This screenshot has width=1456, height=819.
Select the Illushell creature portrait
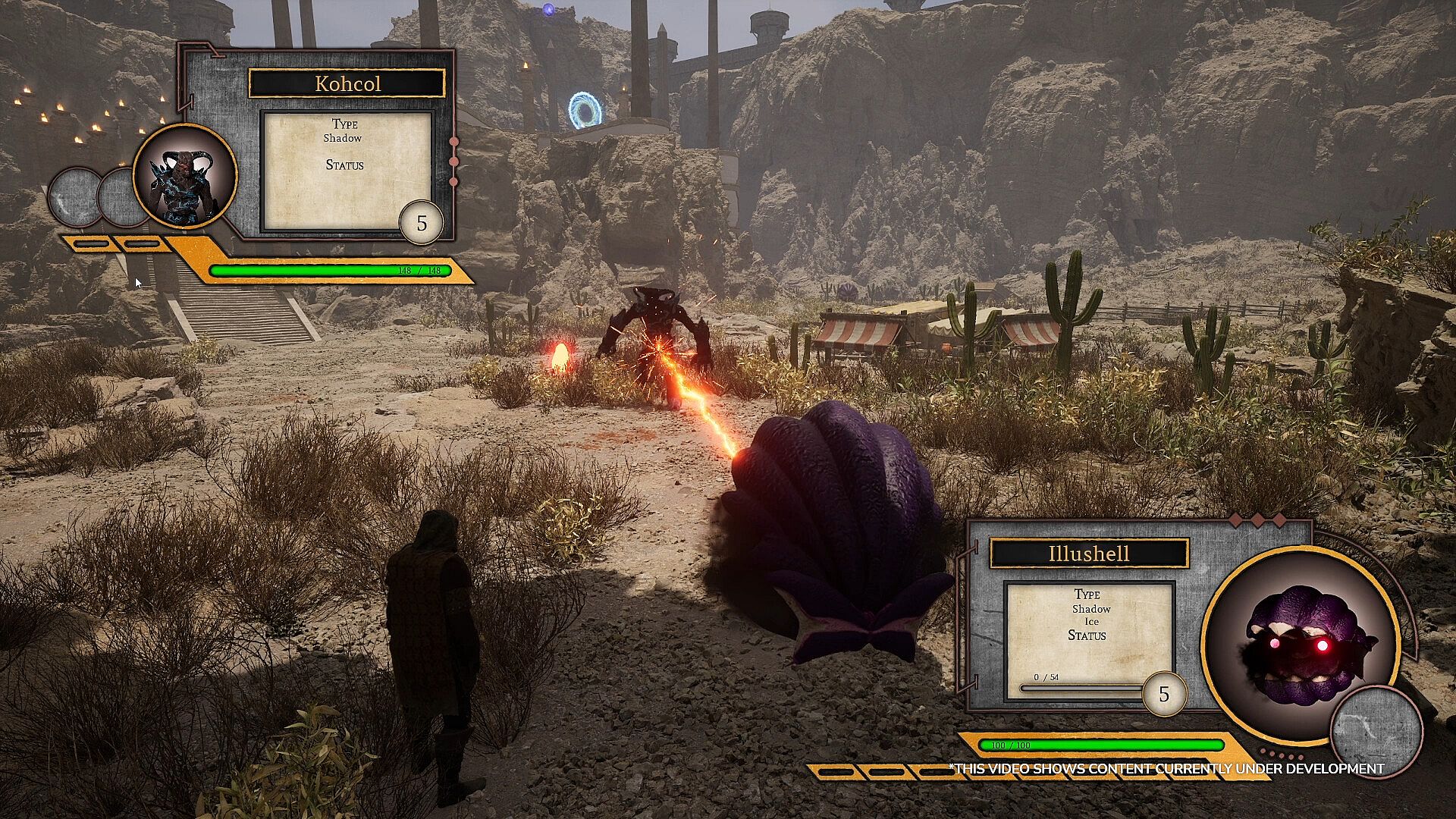(x=1301, y=645)
